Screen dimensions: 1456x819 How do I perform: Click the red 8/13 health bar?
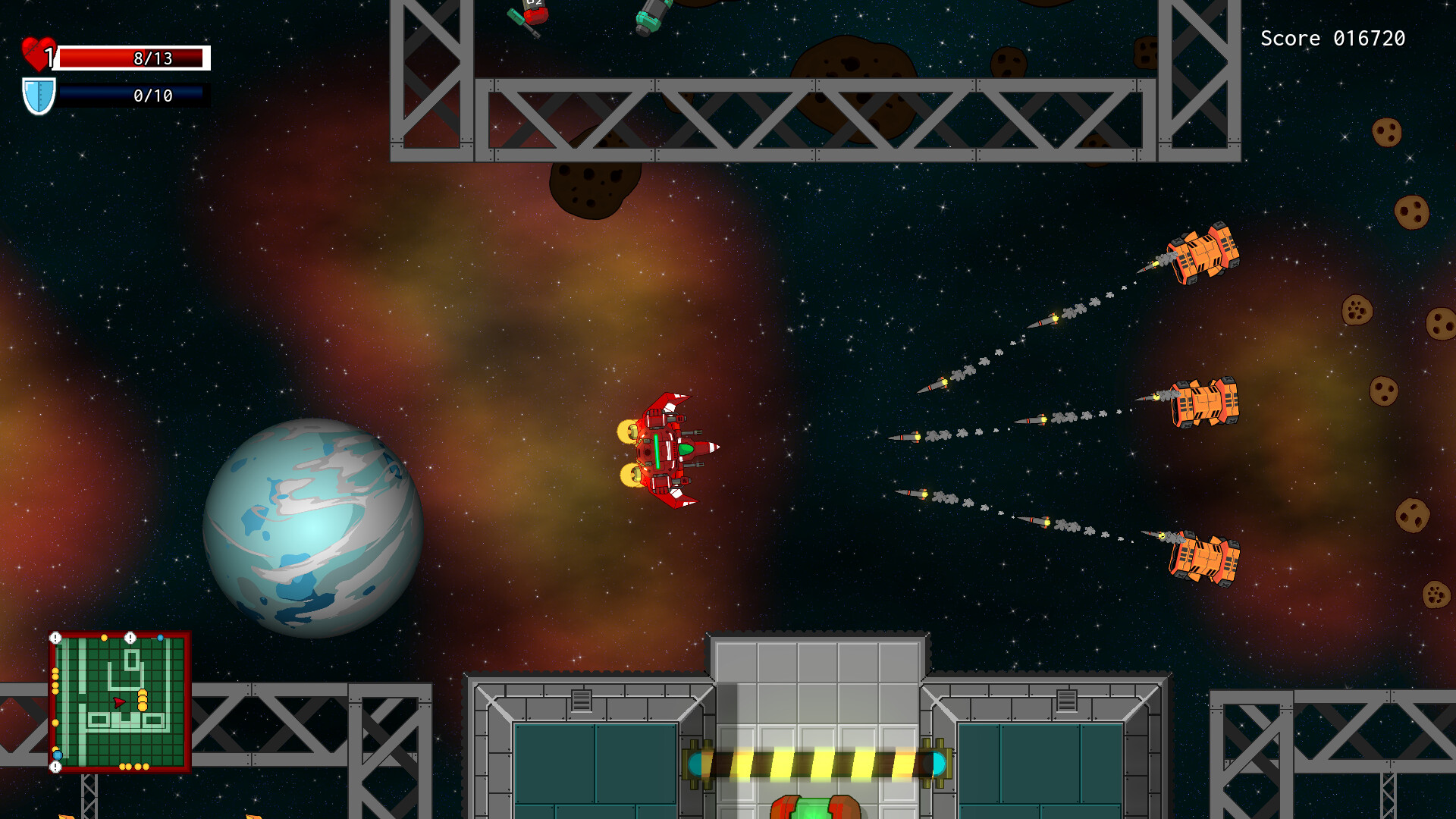[133, 57]
